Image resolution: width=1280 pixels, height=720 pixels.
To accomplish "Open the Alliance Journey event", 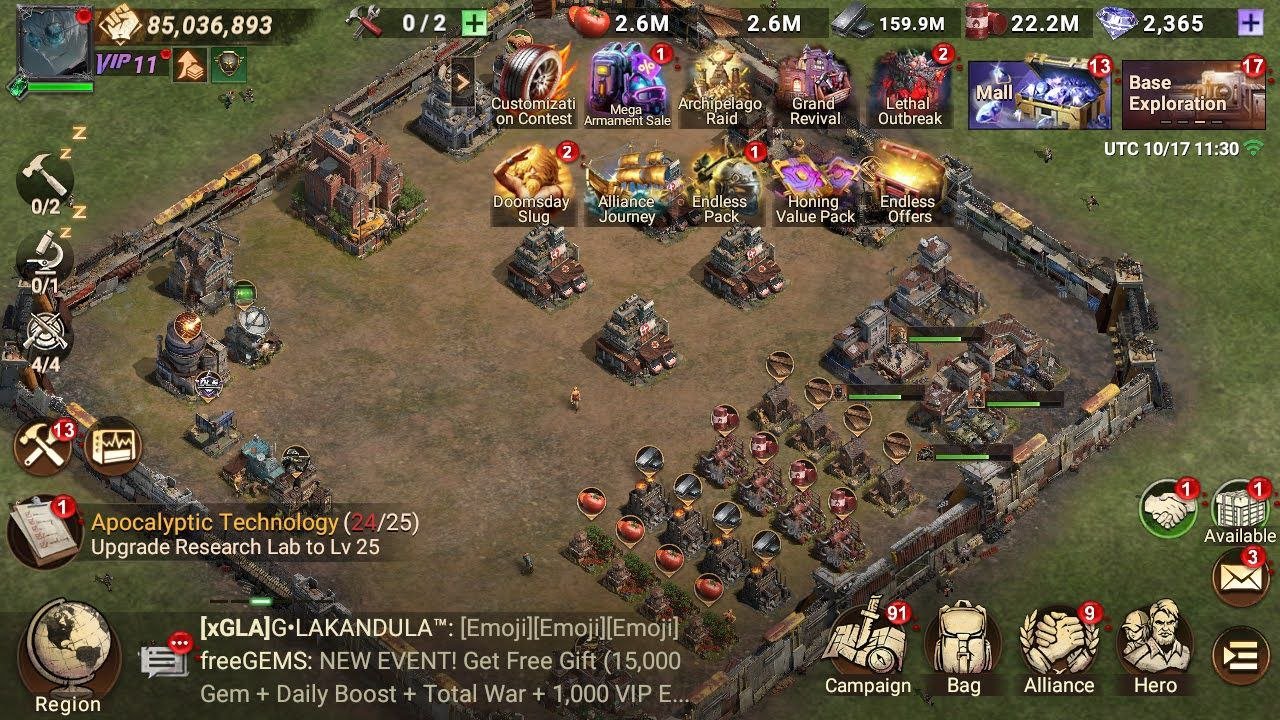I will point(626,185).
